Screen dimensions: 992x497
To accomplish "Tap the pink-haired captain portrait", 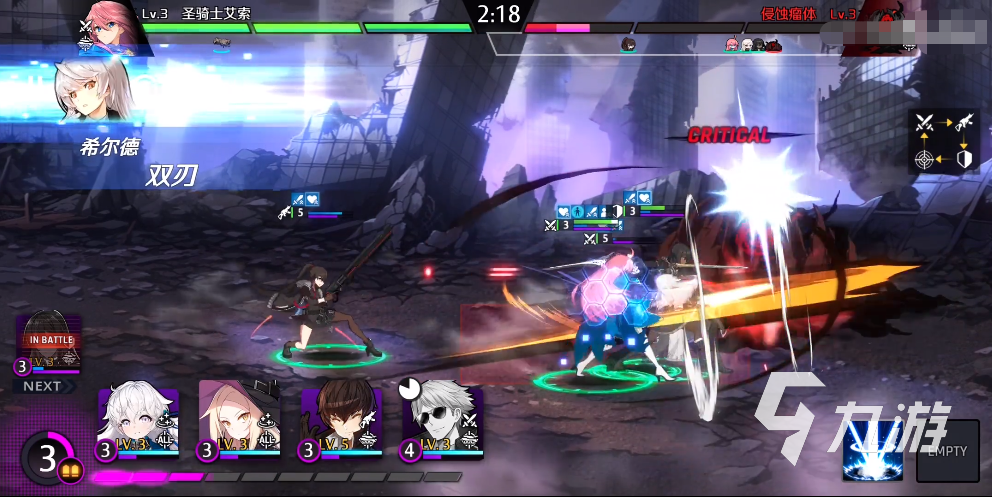I will 111,22.
